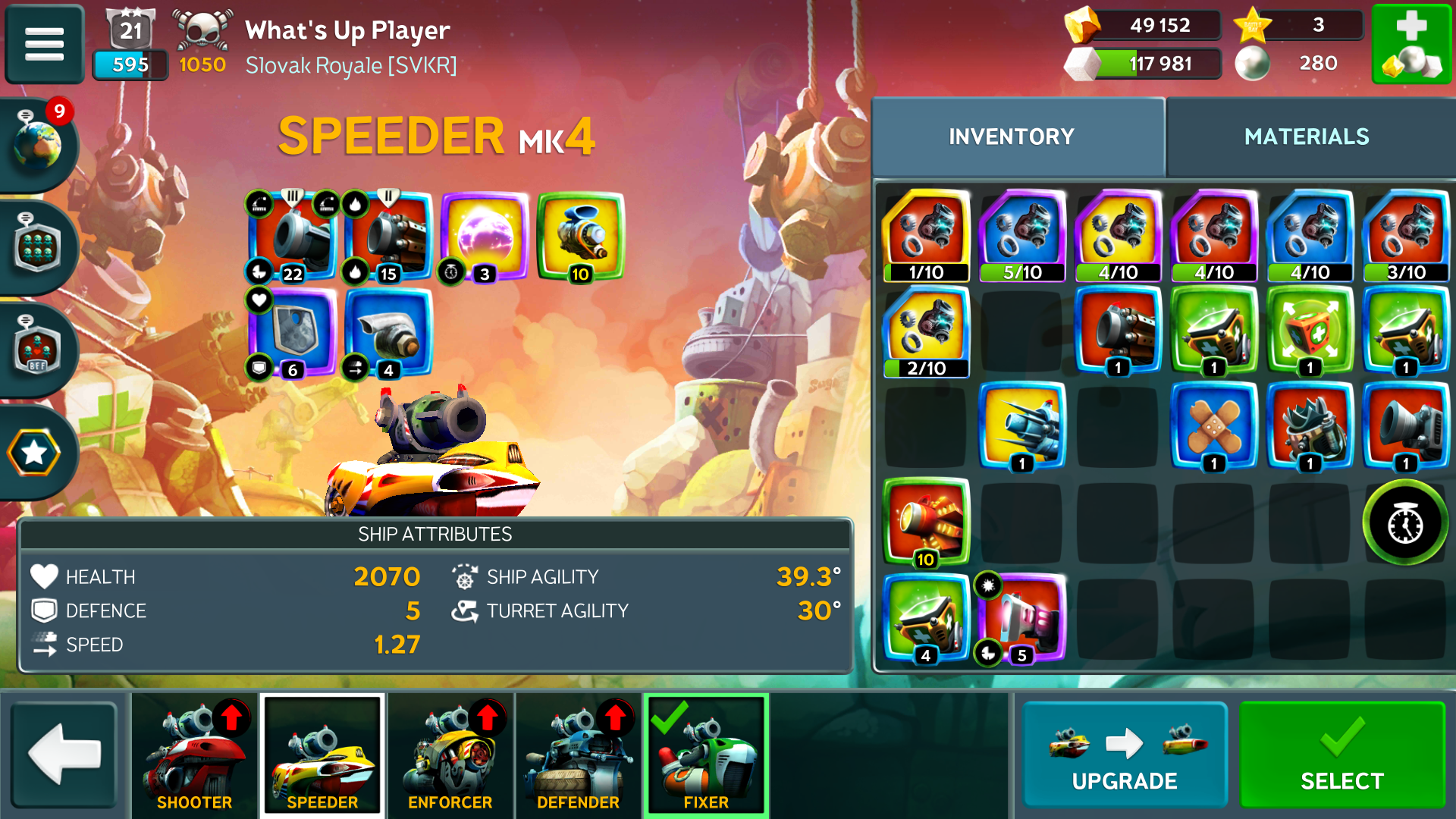The height and width of the screenshot is (819, 1456).
Task: Select the Defender ship thumbnail
Action: [579, 755]
